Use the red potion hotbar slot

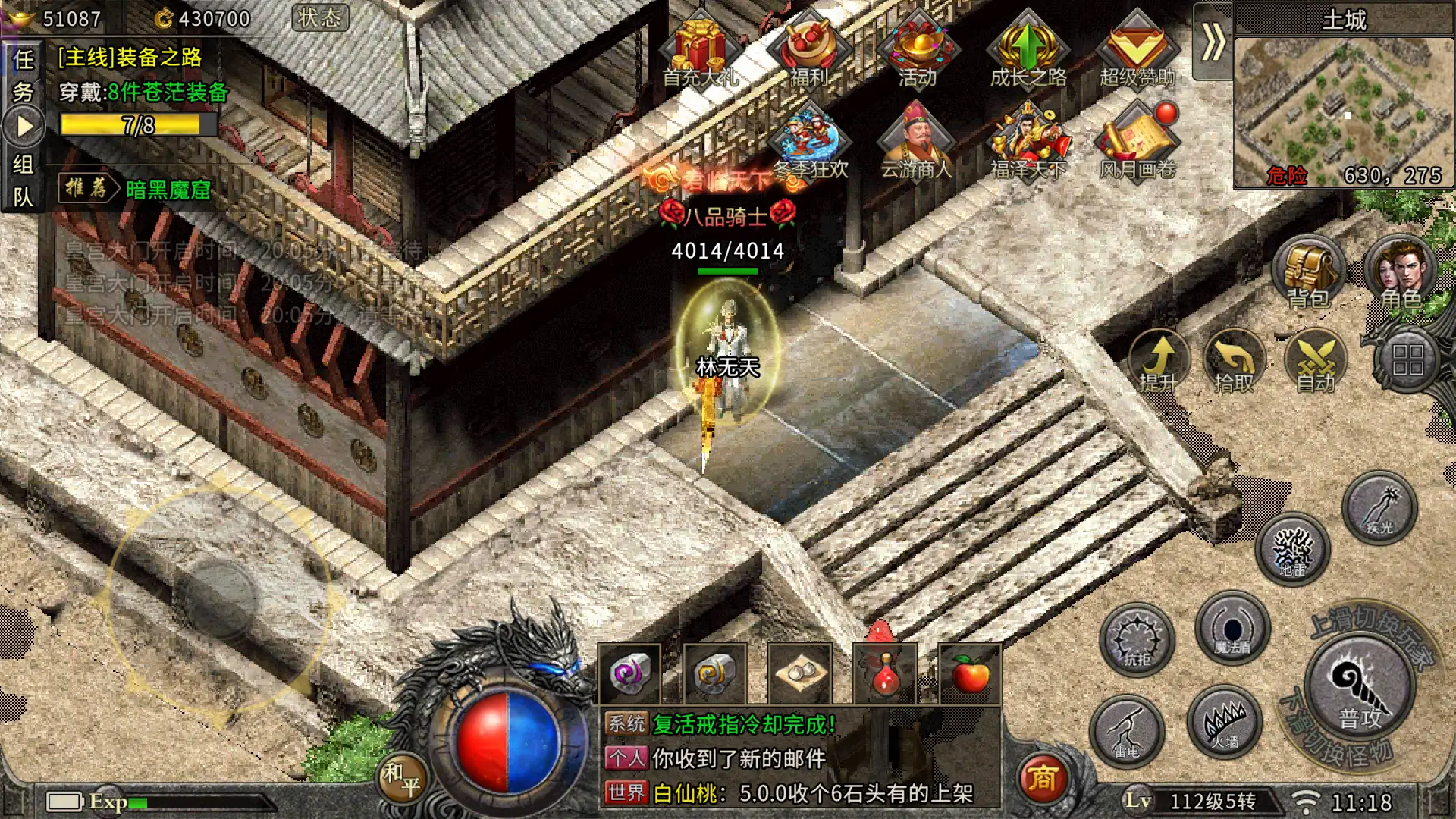pyautogui.click(x=885, y=674)
